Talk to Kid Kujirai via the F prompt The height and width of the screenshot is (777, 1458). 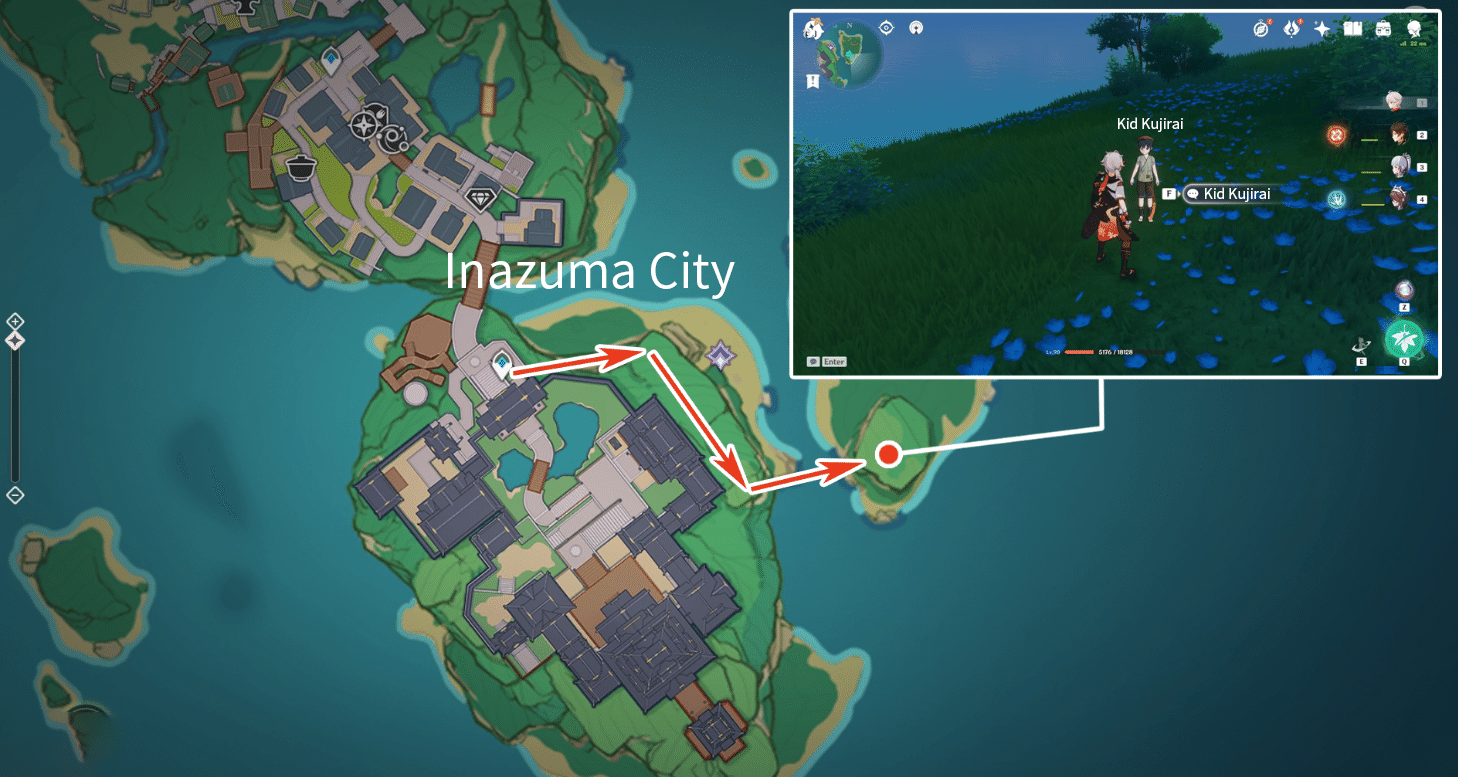point(1169,193)
